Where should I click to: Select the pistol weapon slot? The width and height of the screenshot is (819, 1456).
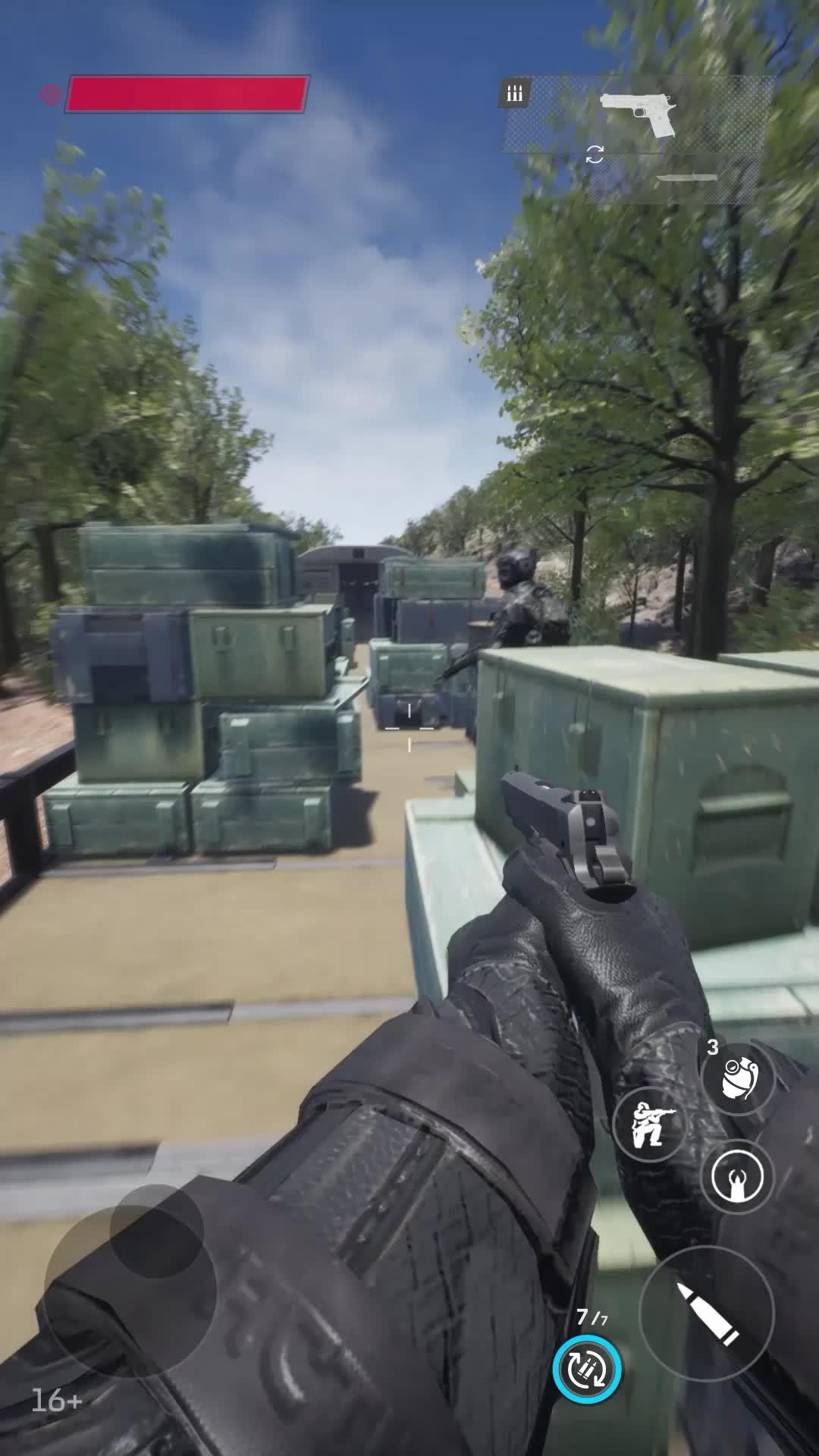(637, 115)
